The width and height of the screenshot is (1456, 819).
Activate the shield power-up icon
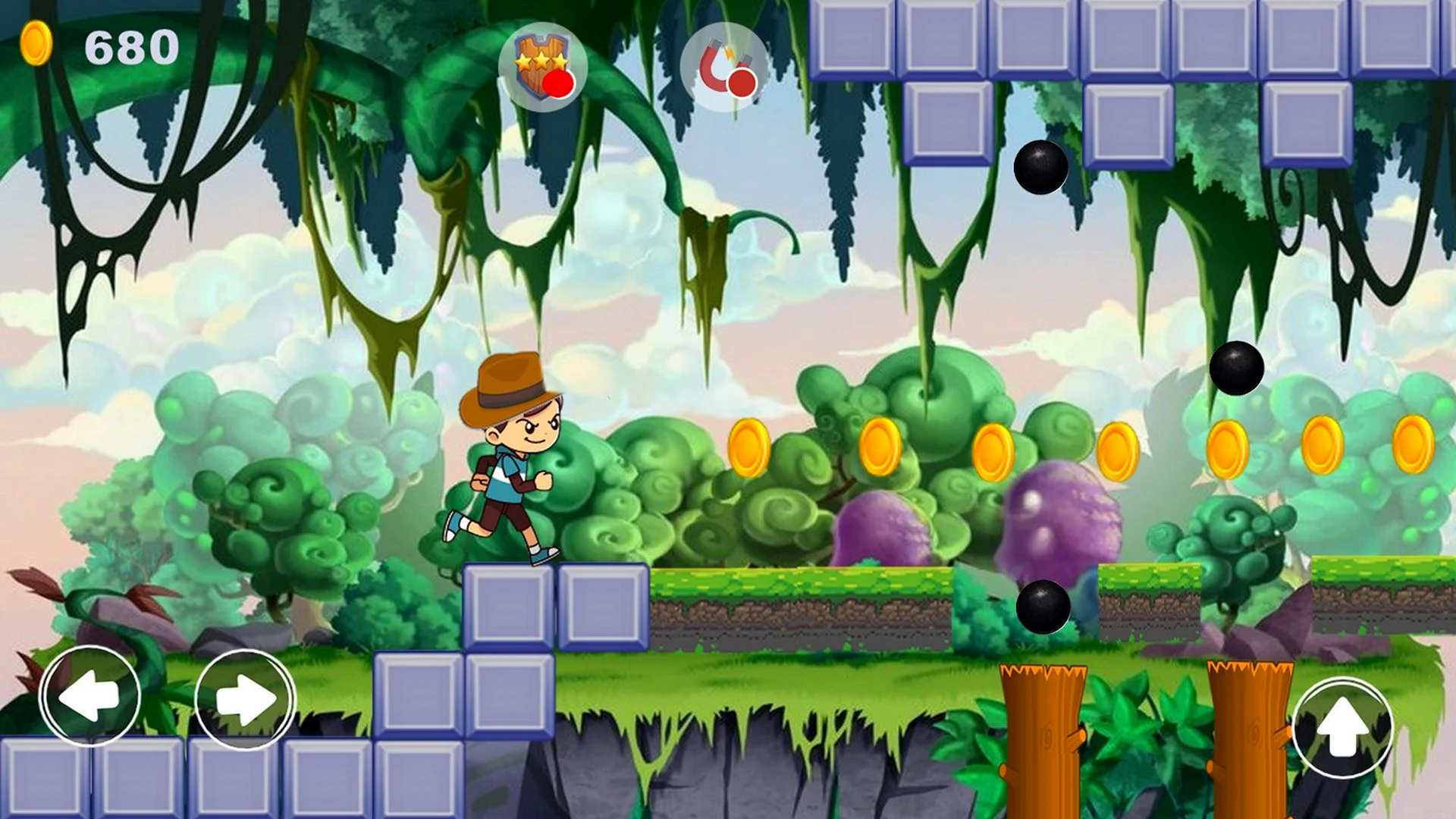point(543,67)
